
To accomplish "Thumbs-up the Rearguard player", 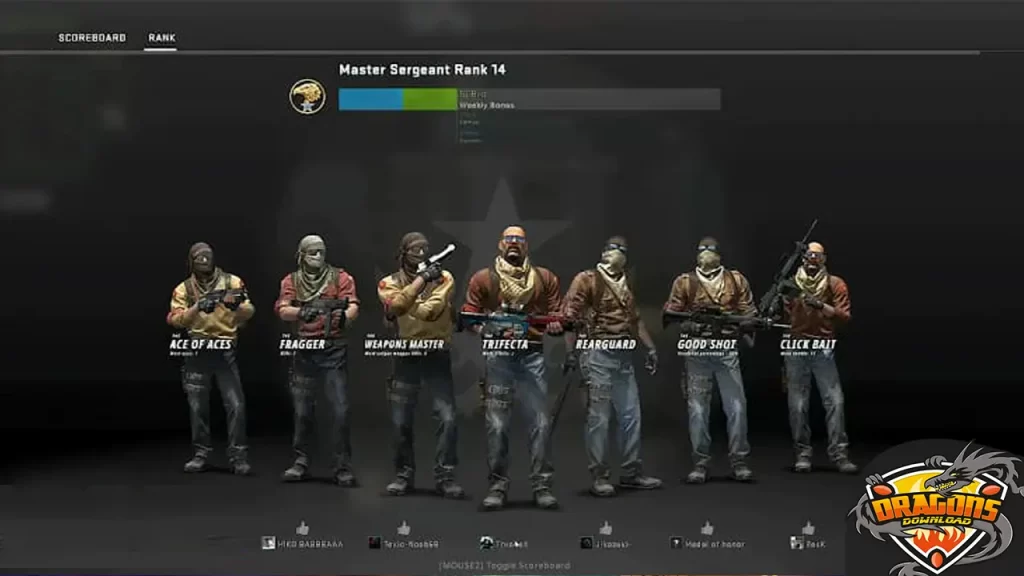I will (x=605, y=527).
